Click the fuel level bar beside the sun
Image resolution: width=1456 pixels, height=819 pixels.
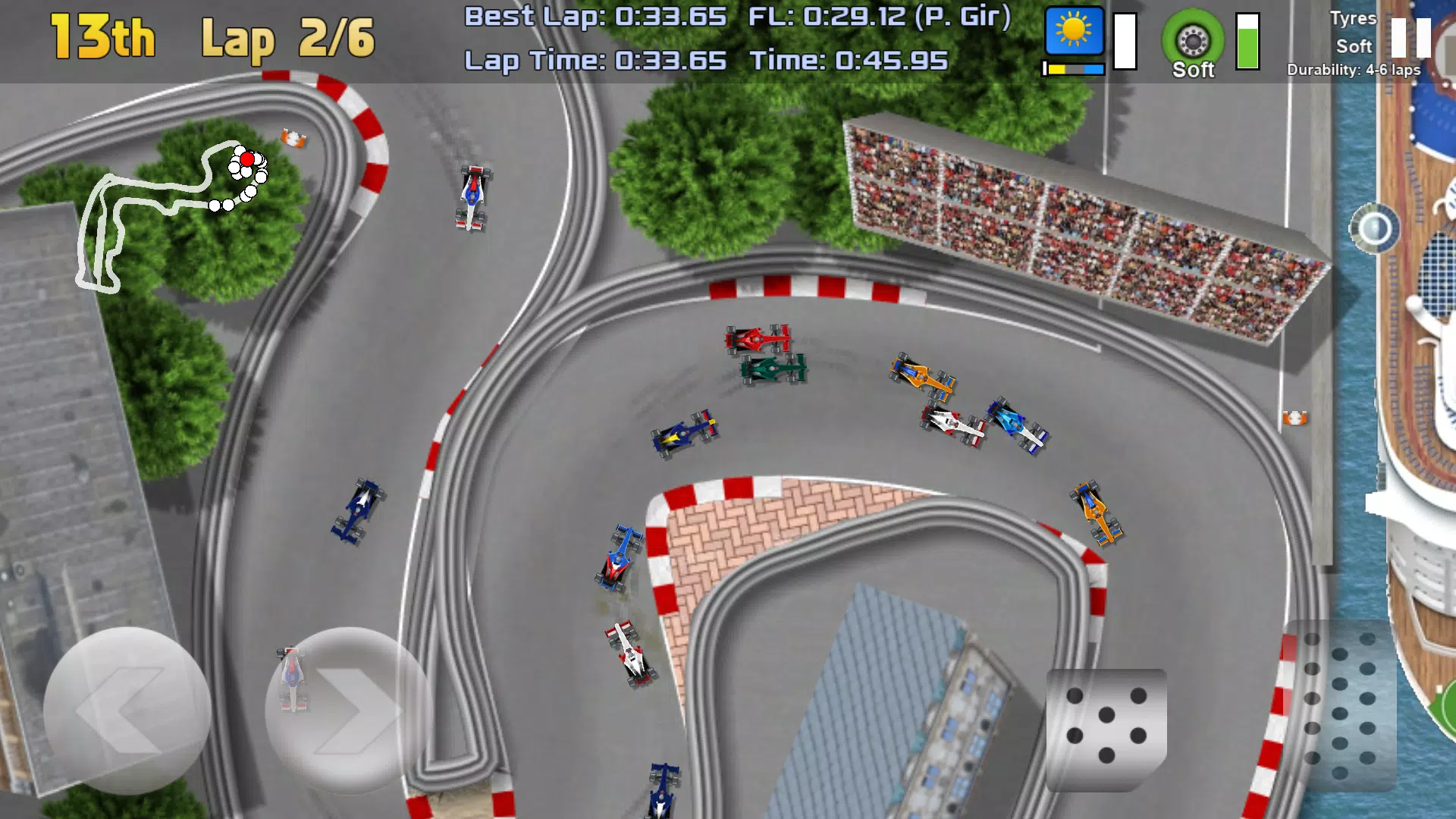tap(1124, 42)
